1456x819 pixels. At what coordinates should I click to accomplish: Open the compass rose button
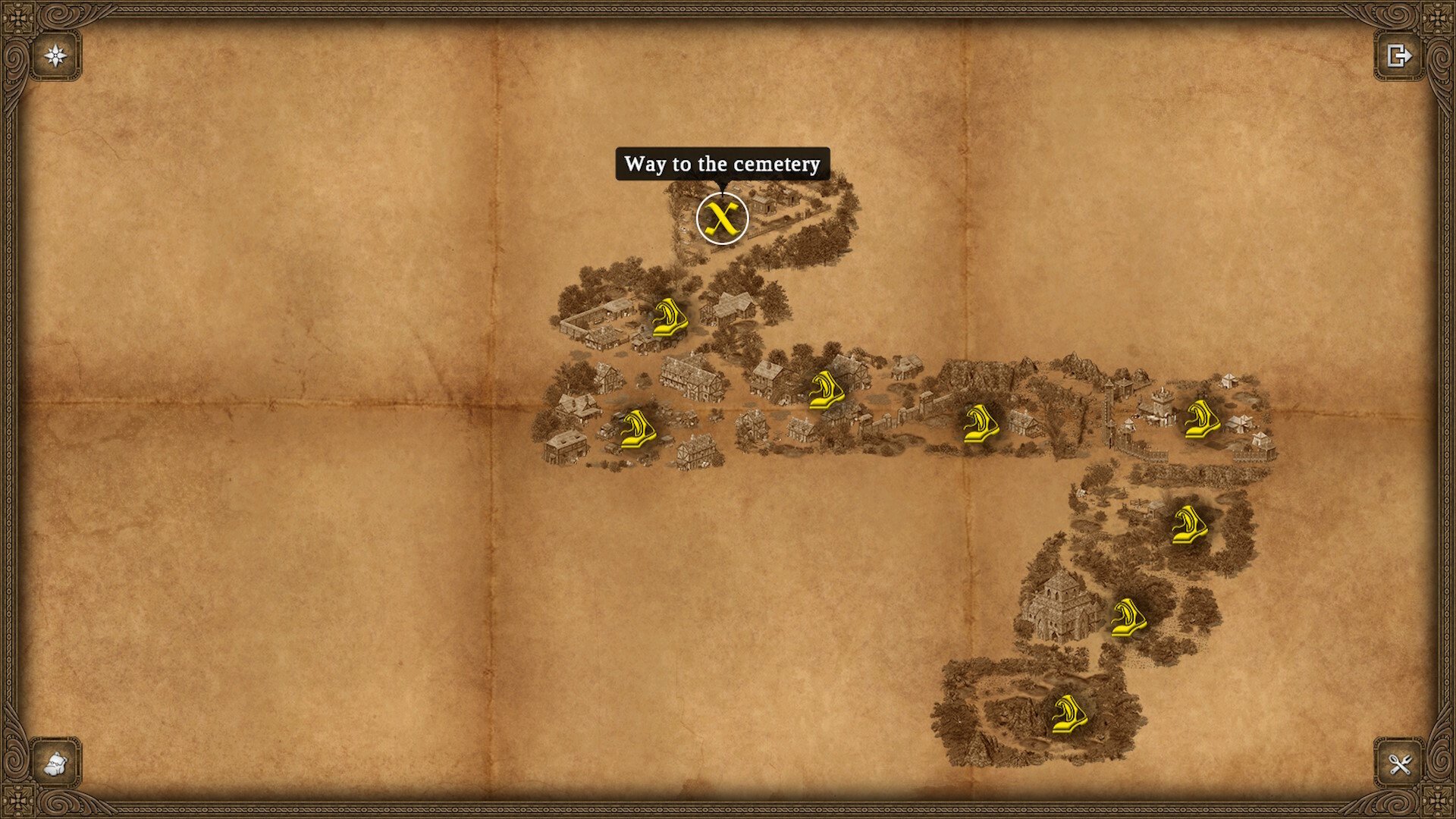(56, 55)
